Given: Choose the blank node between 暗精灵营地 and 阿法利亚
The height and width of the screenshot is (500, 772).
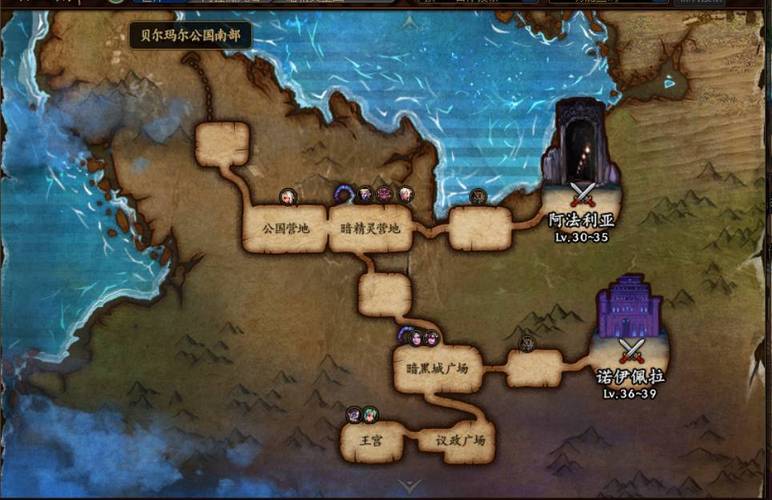Looking at the screenshot, I should (480, 229).
